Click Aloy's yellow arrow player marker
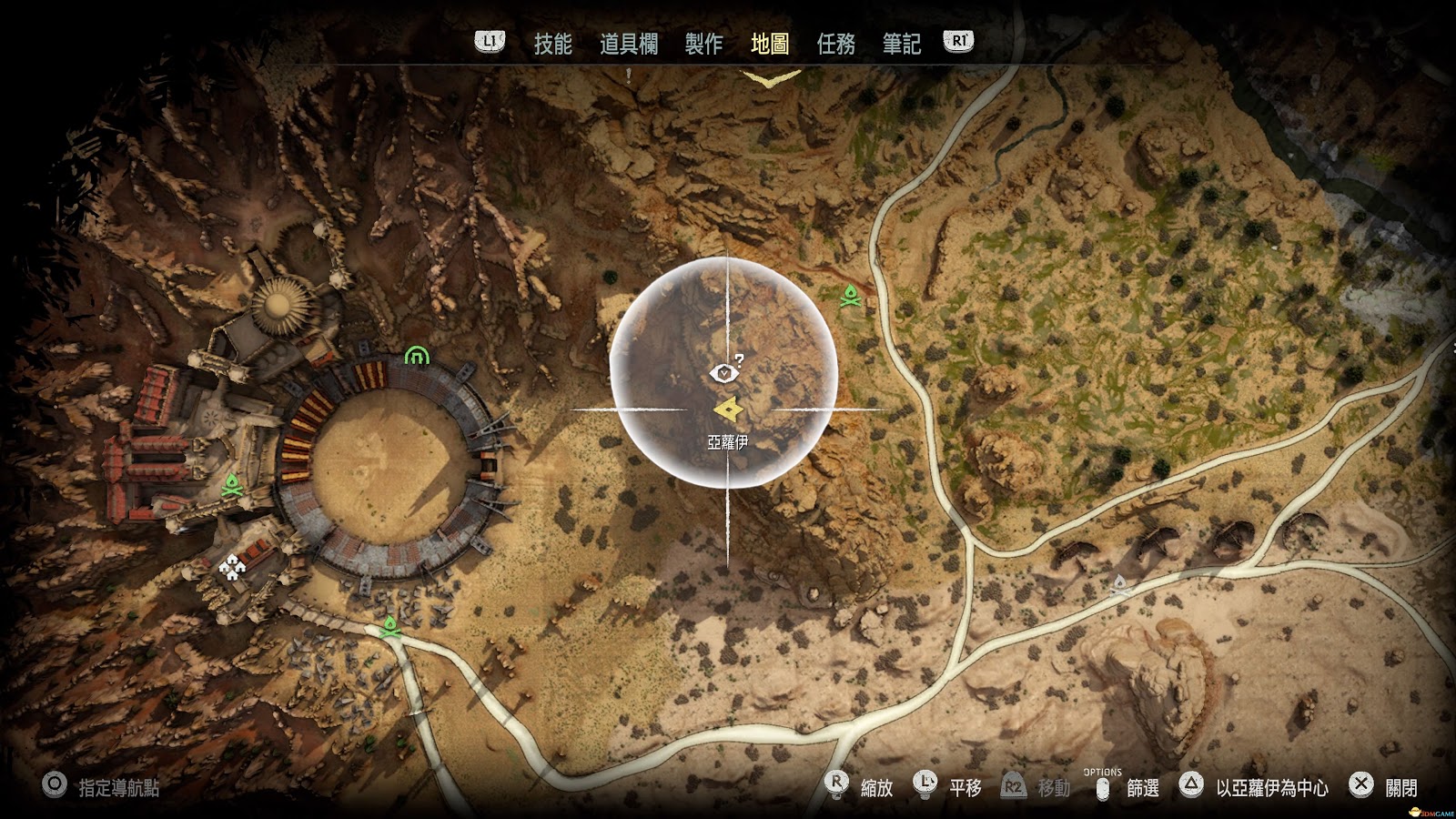This screenshot has height=819, width=1456. [x=728, y=410]
